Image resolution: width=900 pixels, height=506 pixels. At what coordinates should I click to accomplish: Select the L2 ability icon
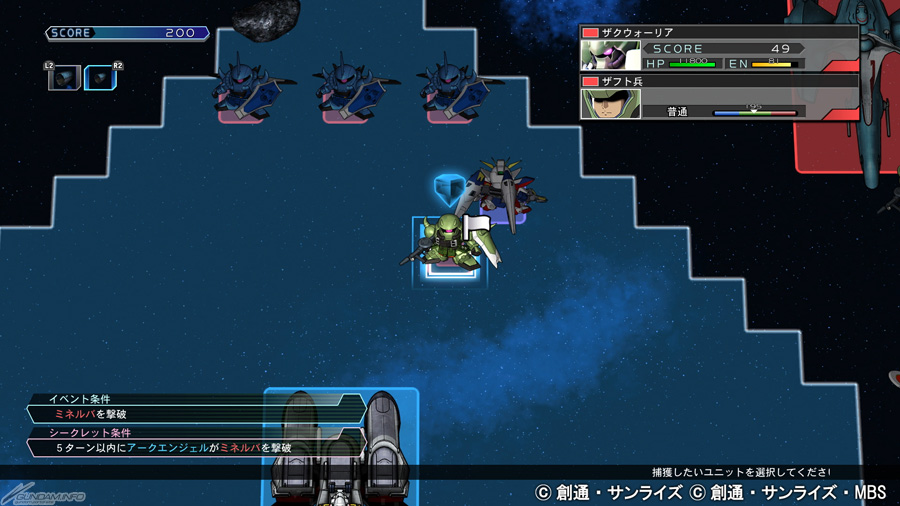64,77
